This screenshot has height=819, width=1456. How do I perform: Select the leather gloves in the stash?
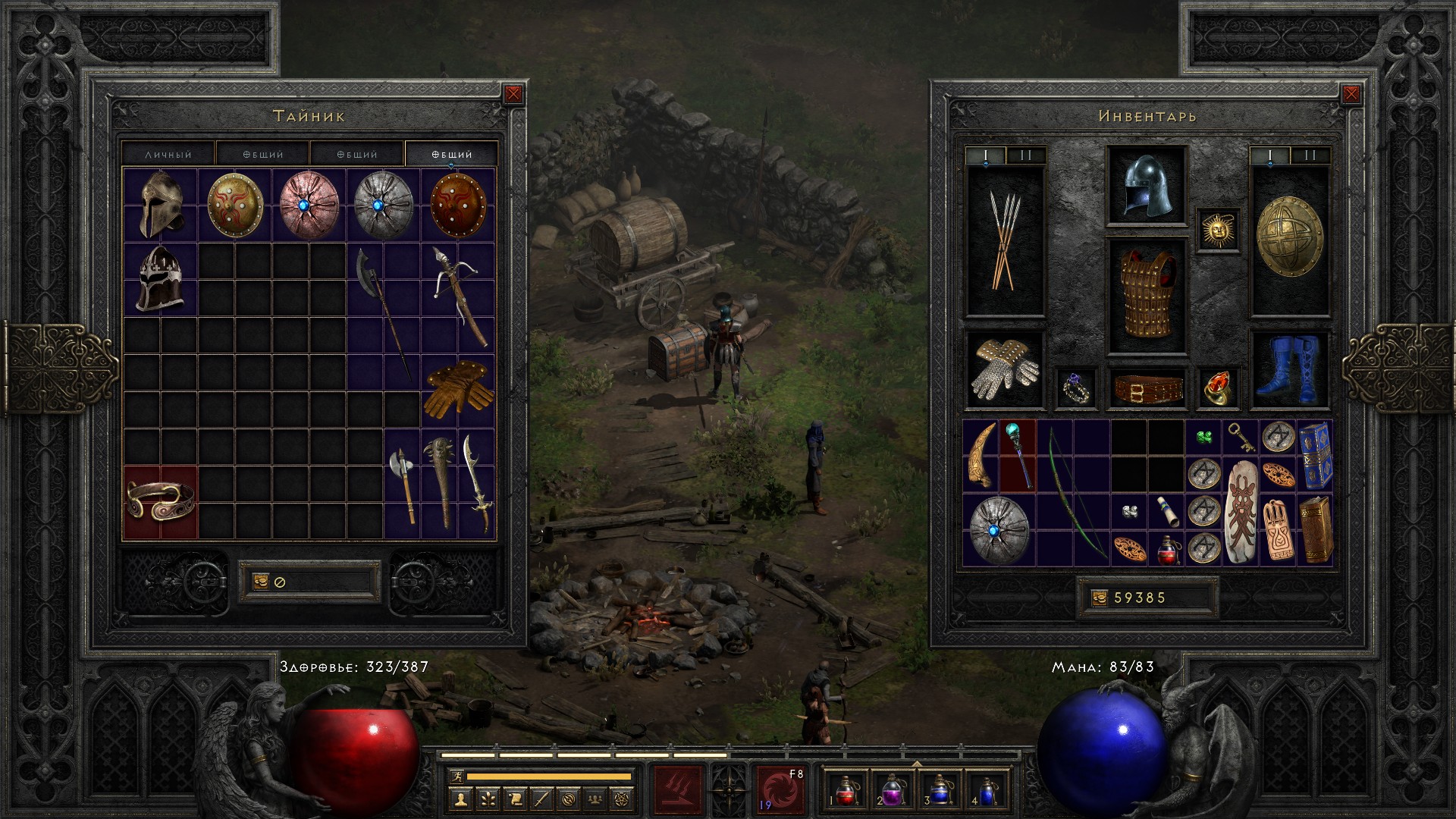point(458,390)
